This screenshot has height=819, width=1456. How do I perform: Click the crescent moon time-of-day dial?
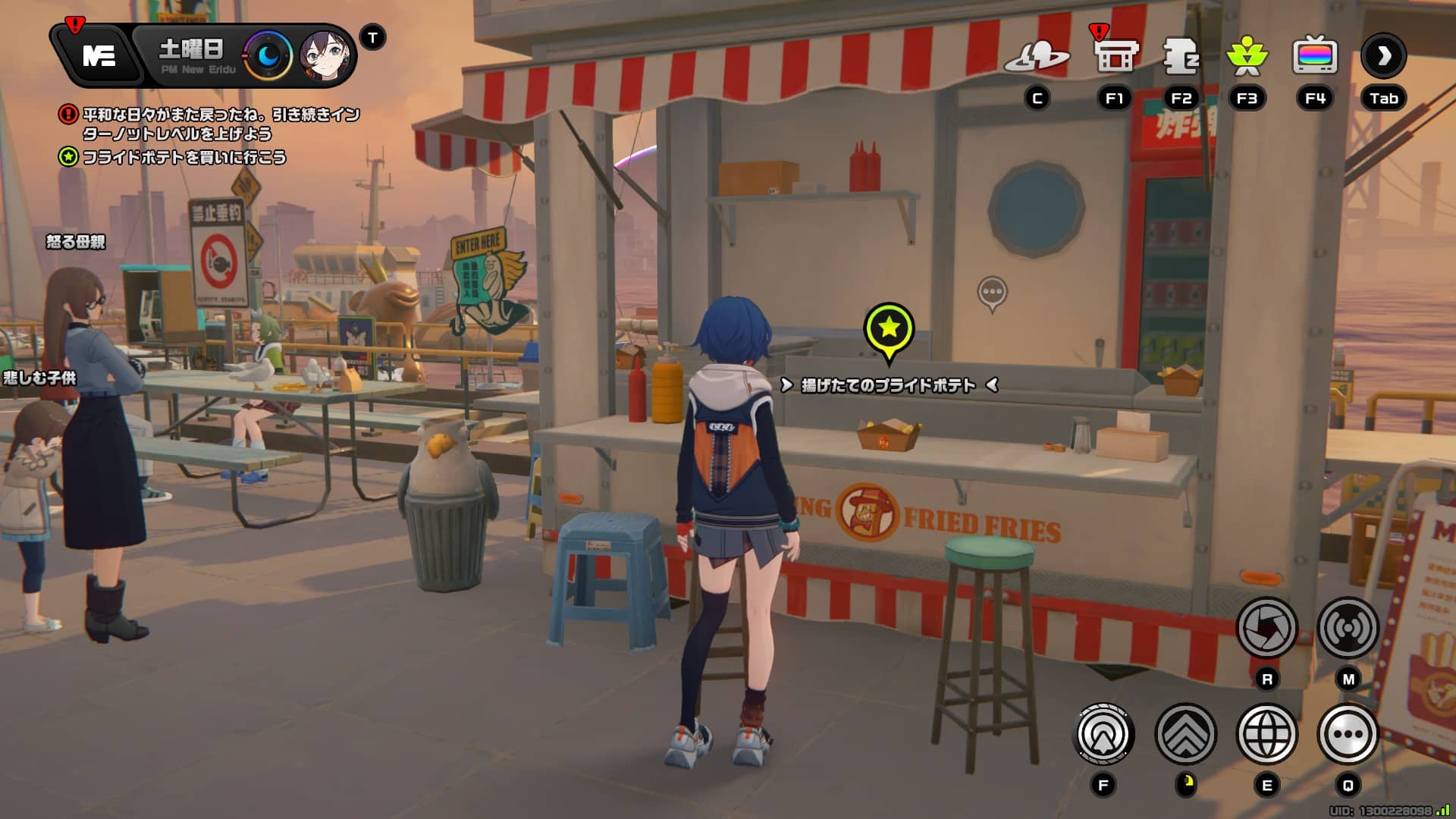[268, 55]
